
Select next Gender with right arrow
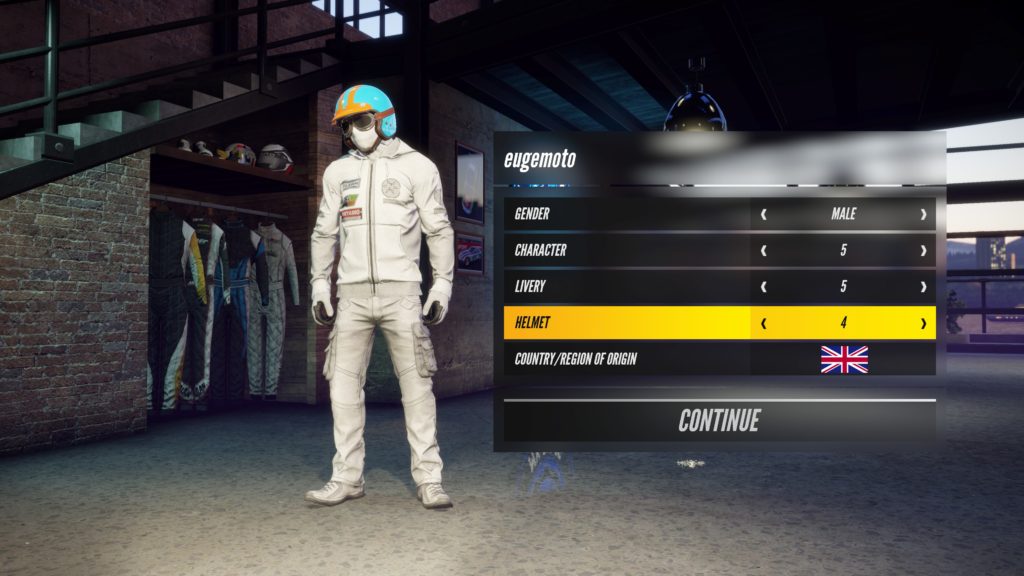pyautogui.click(x=922, y=214)
